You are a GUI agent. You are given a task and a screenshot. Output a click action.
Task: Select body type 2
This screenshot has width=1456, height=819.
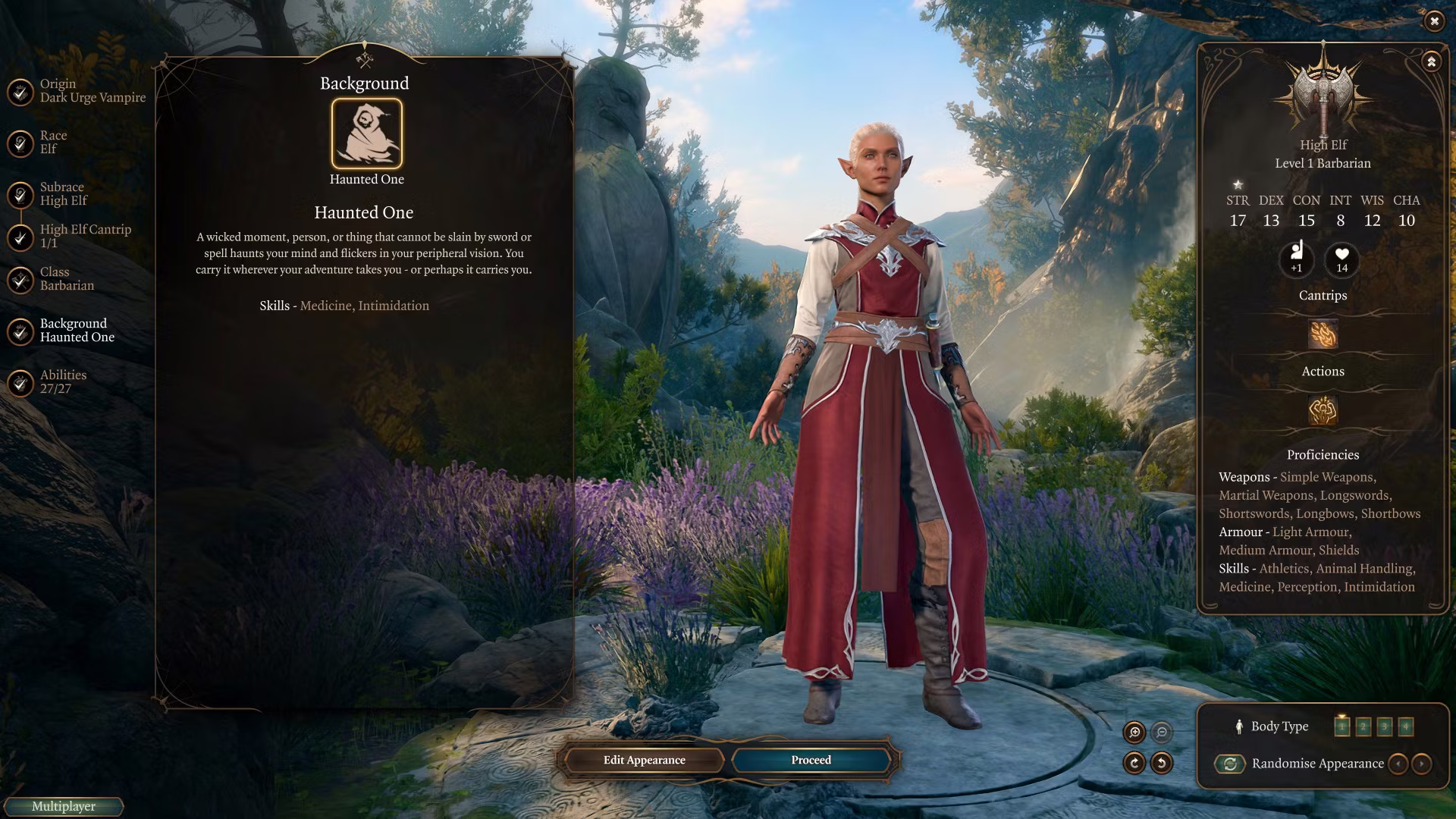click(x=1363, y=727)
